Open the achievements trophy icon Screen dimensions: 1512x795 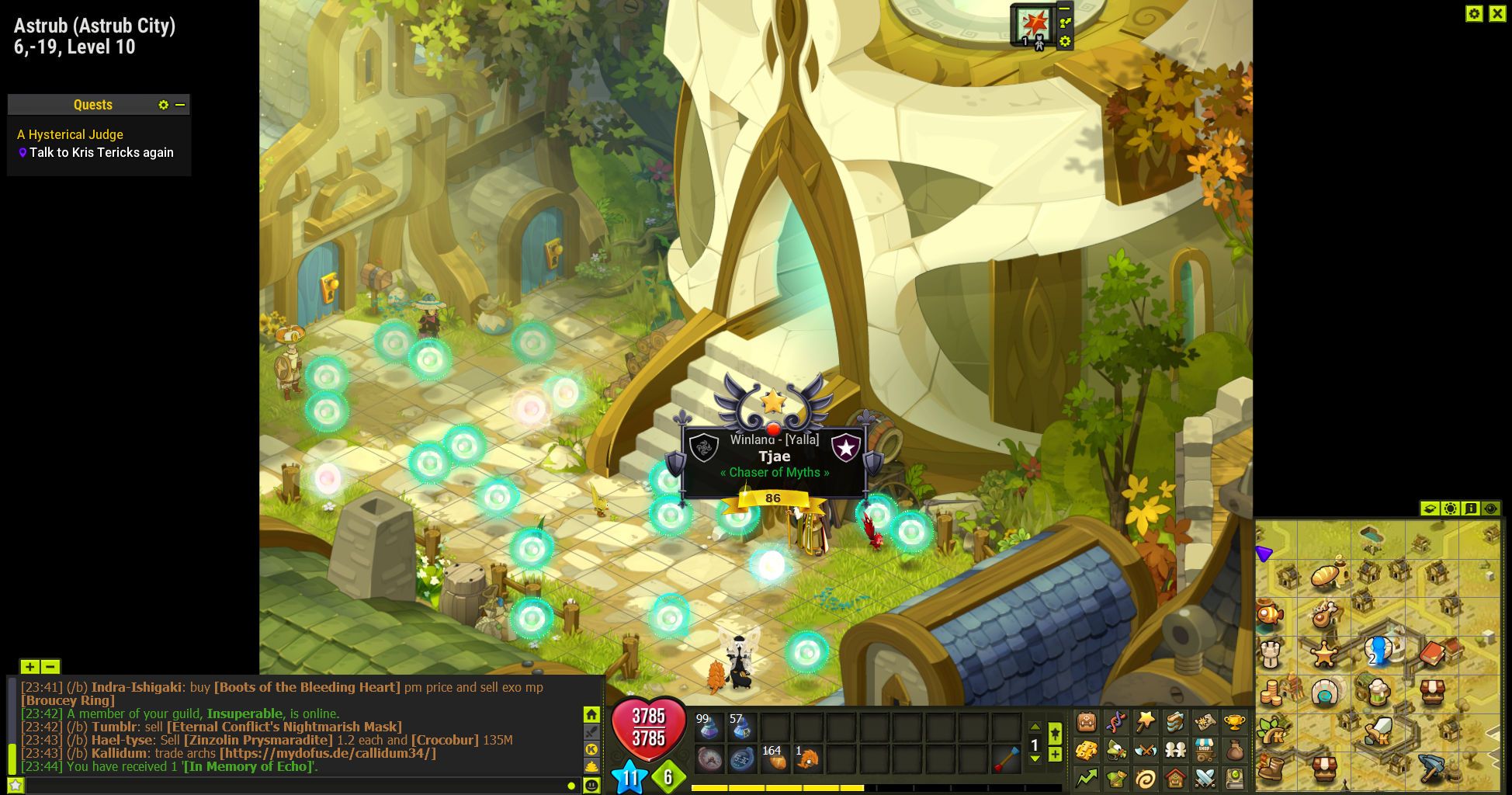click(1234, 720)
